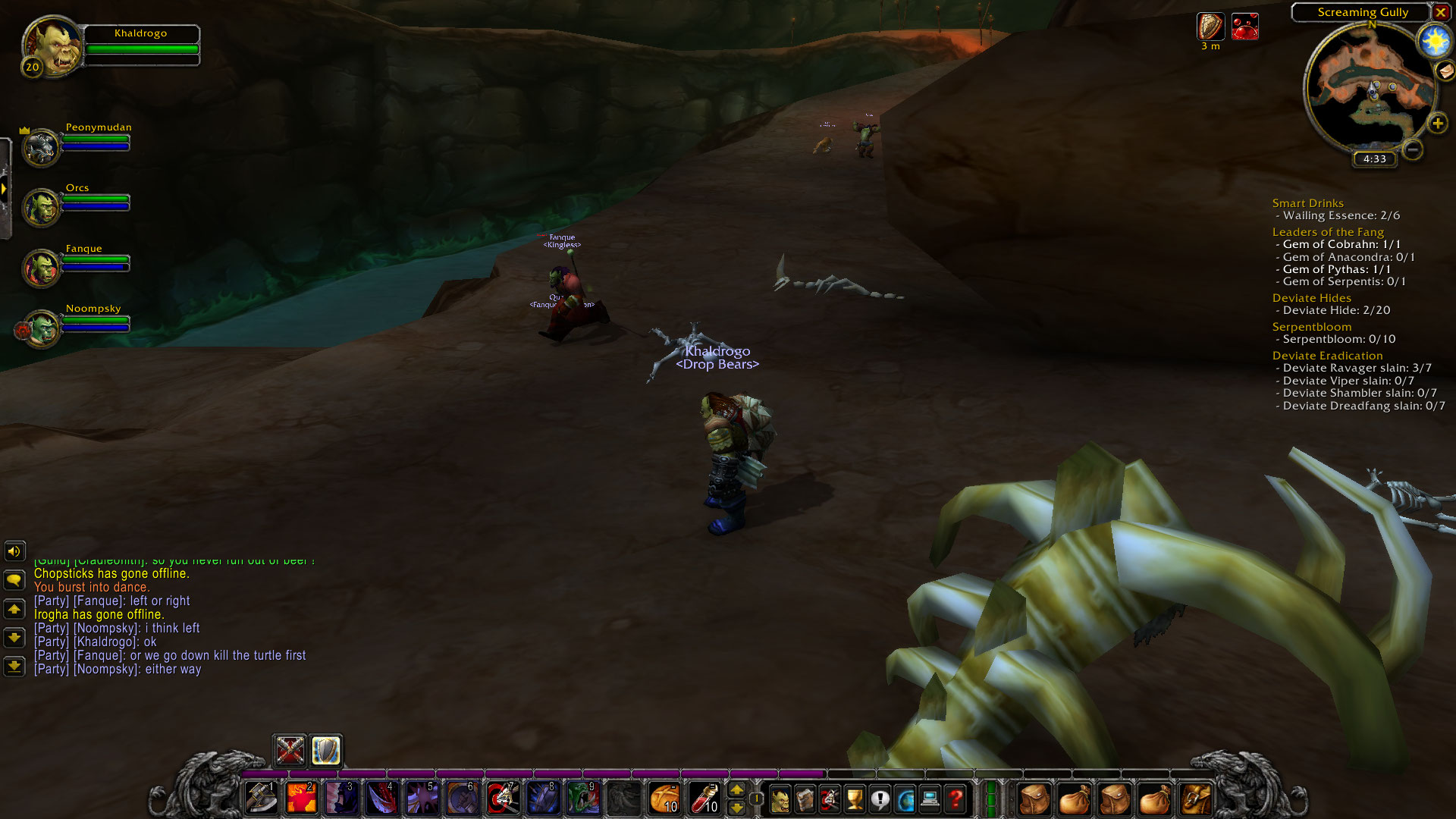Click the sun day-night calendar button
1456x819 pixels.
click(x=1434, y=41)
